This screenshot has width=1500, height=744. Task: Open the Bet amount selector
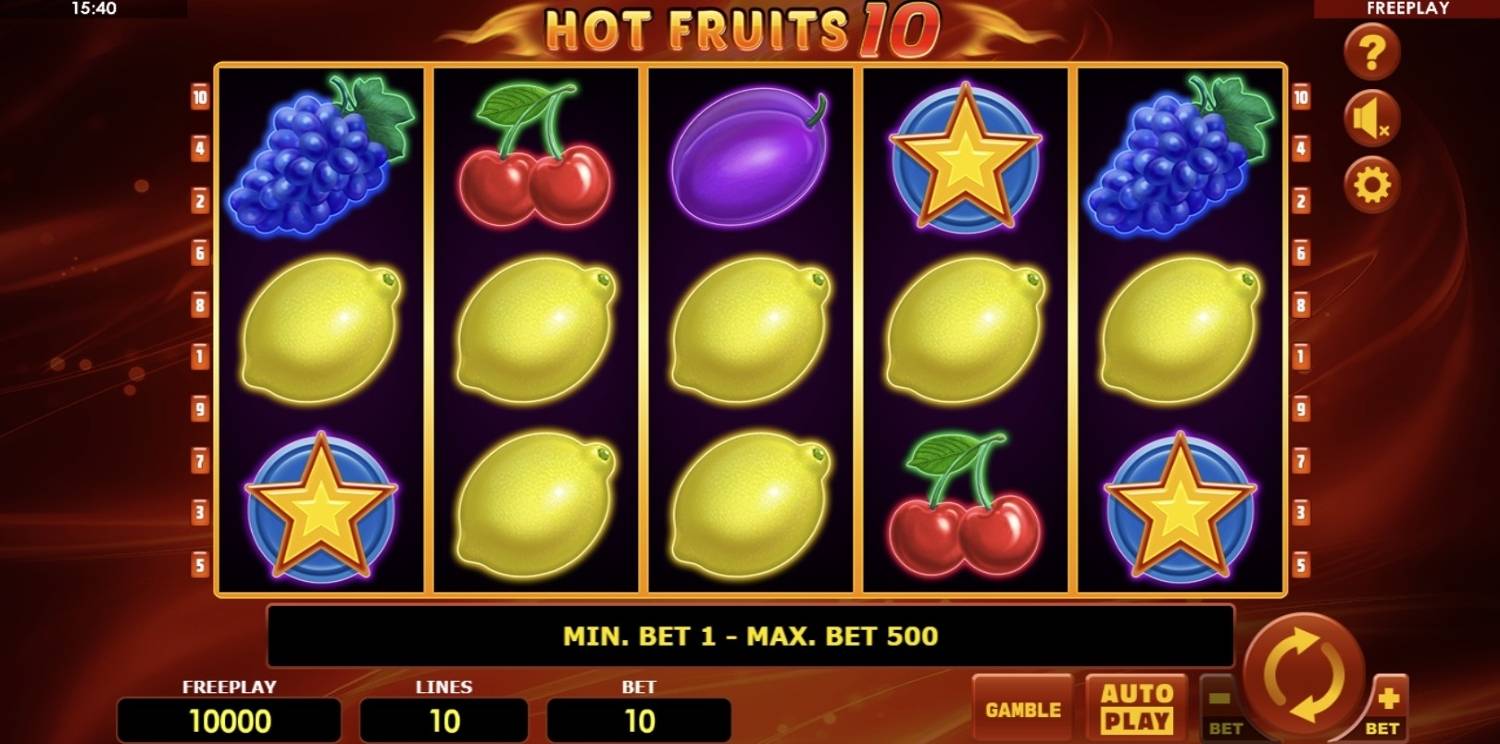click(x=638, y=718)
